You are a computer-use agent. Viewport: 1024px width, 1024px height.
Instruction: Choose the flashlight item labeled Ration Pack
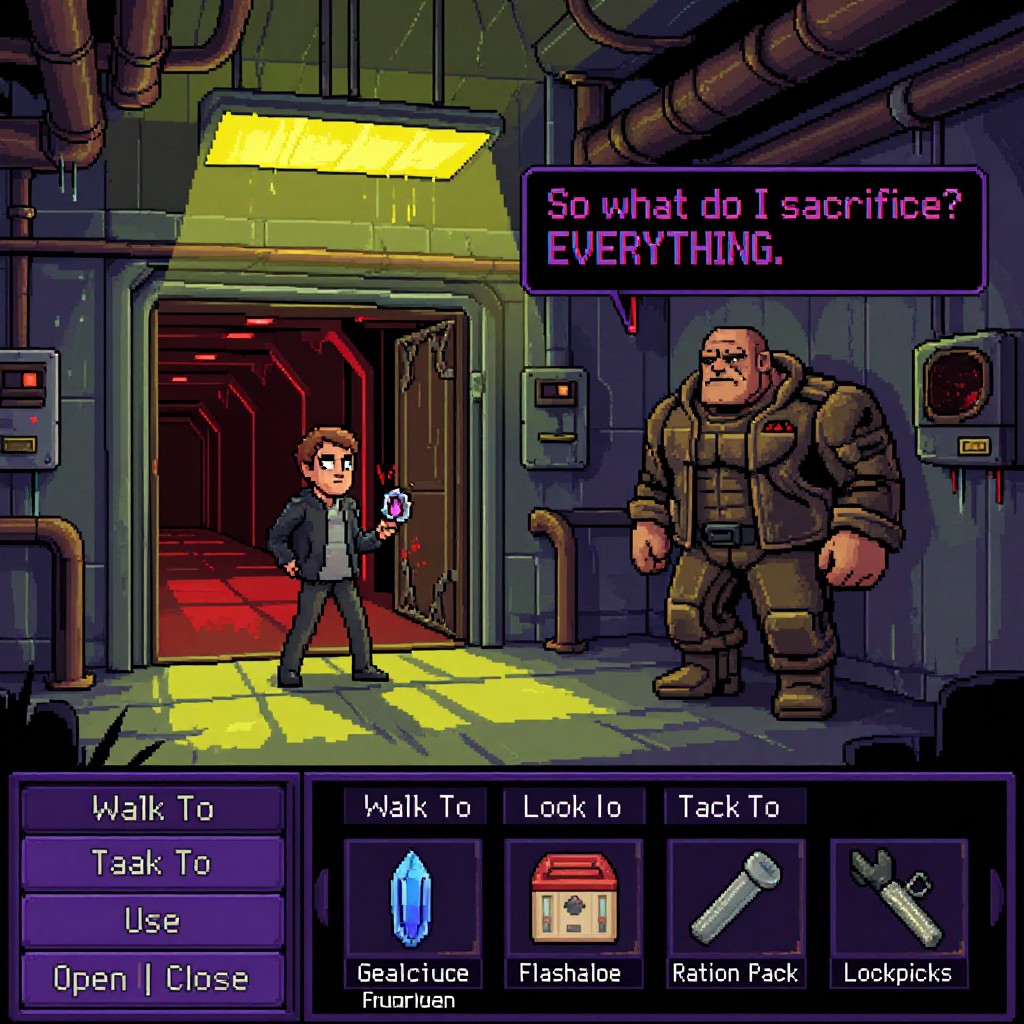pos(735,899)
